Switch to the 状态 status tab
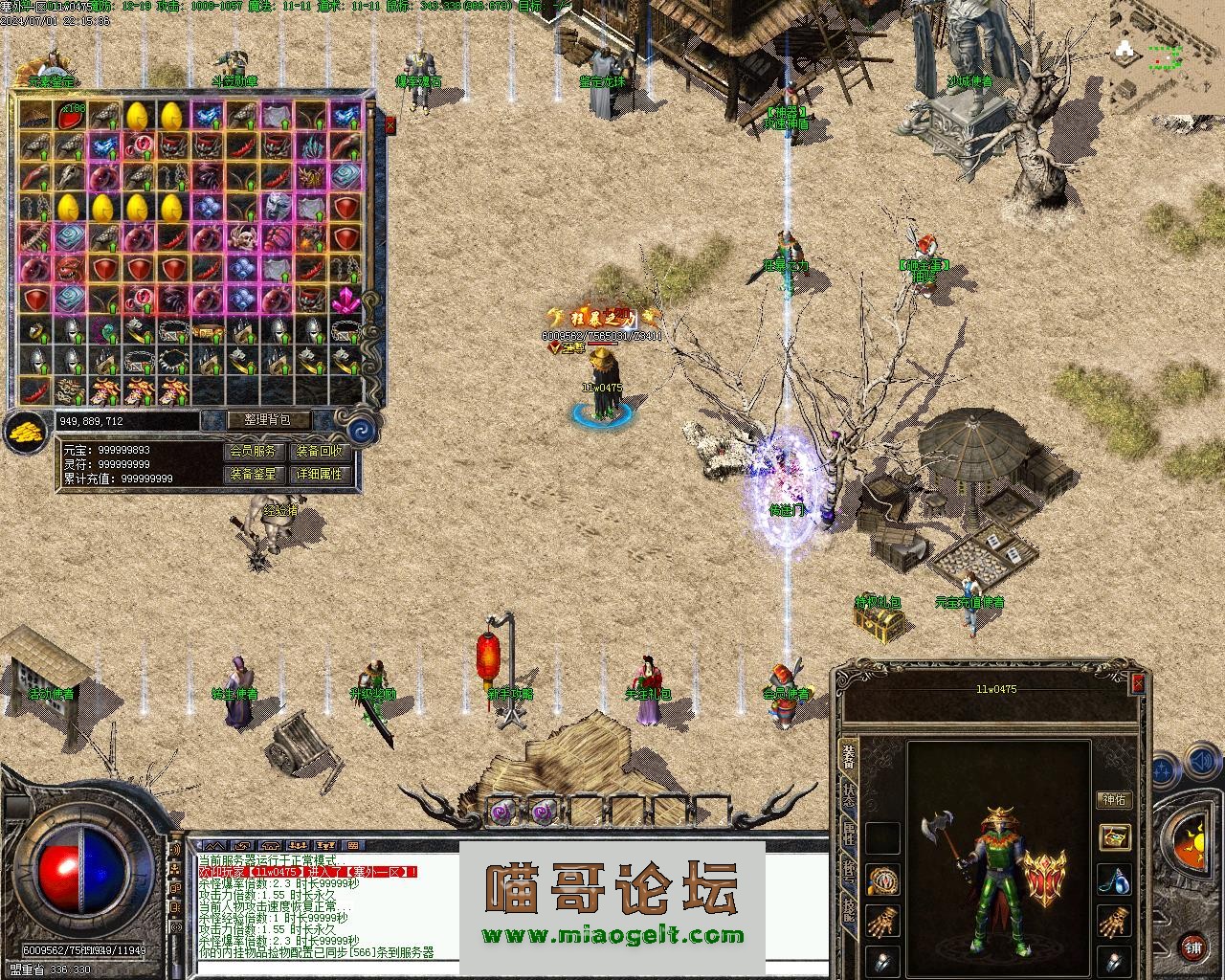The width and height of the screenshot is (1225, 980). coord(850,796)
